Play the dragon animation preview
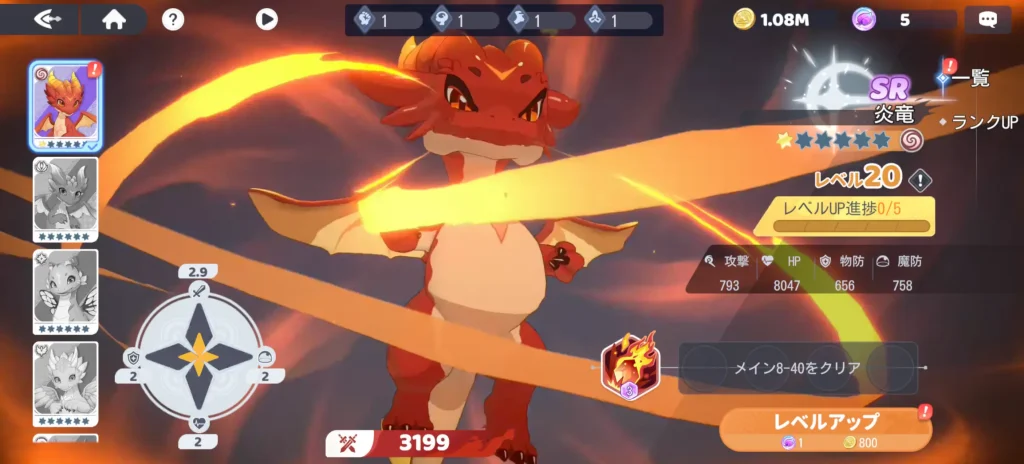Screen dimensions: 1024x464 coord(266,19)
